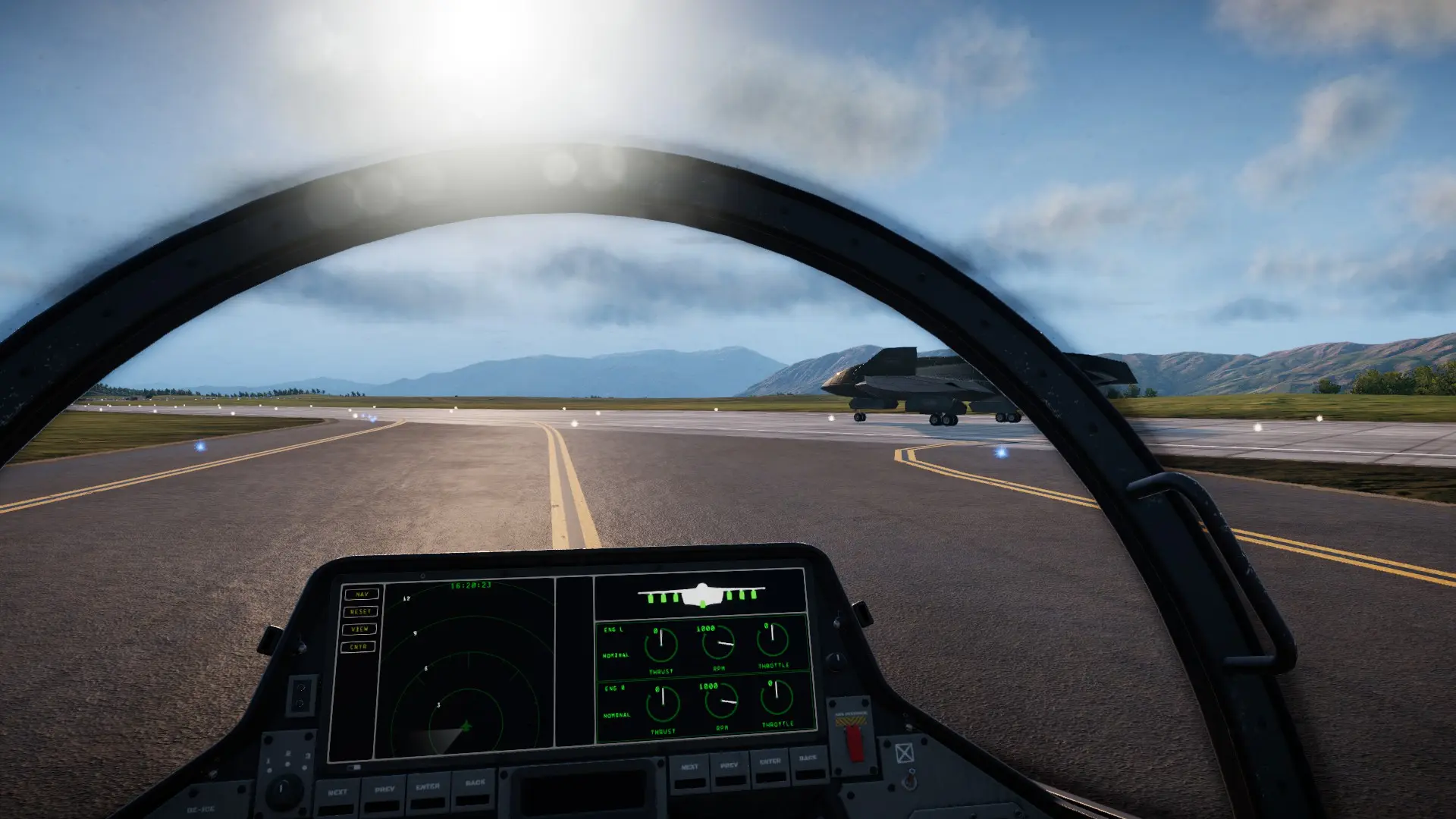The width and height of the screenshot is (1456, 819).
Task: Select CNTR on the radar display
Action: coord(358,646)
